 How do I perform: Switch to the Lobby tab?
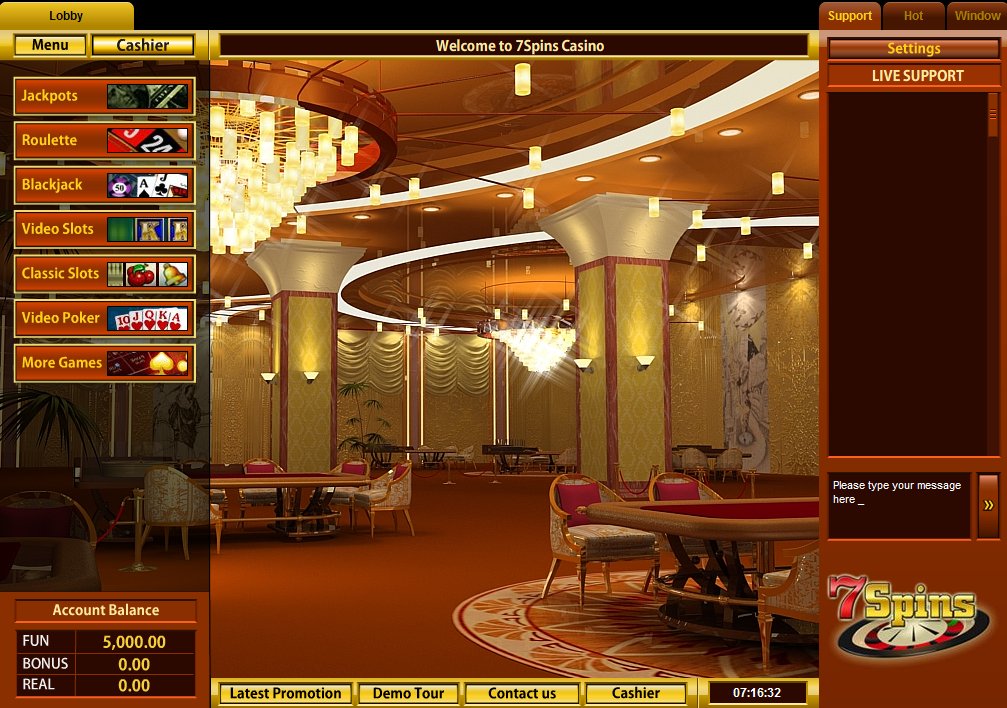[66, 16]
